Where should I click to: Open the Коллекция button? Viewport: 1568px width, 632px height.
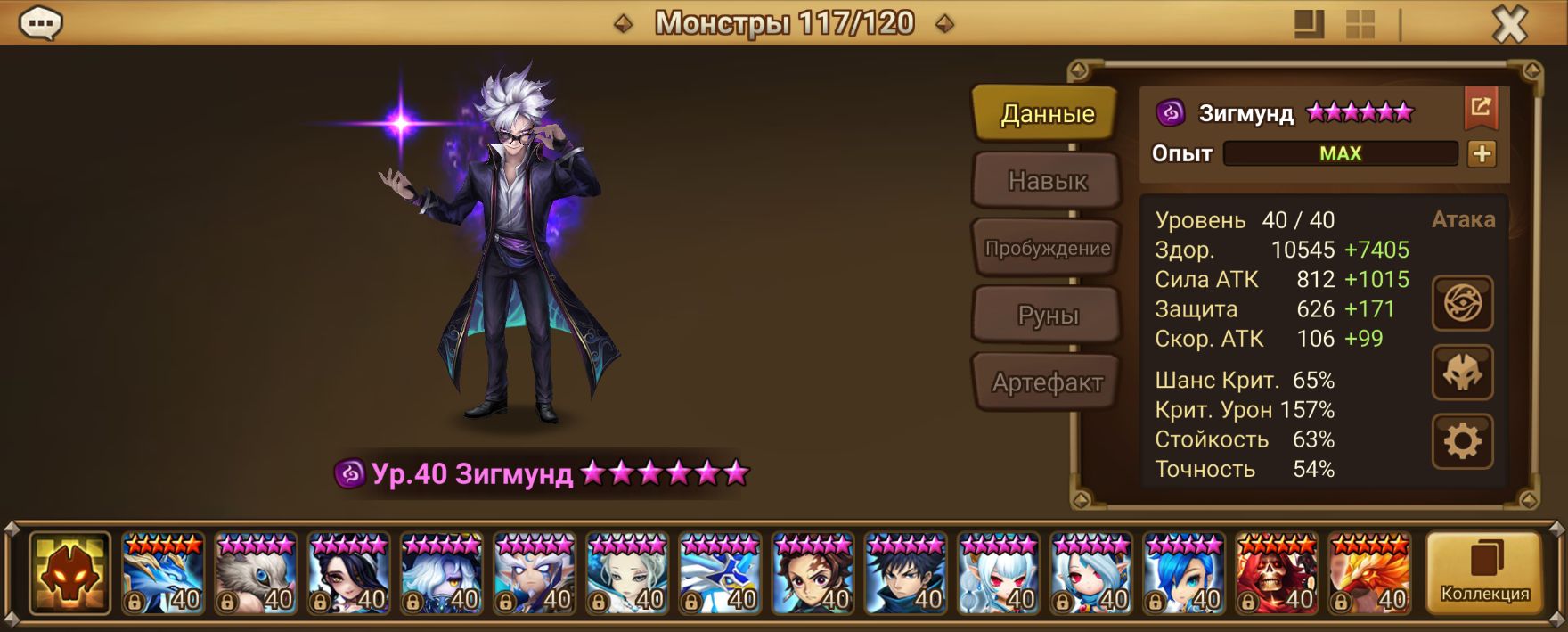pyautogui.click(x=1484, y=573)
